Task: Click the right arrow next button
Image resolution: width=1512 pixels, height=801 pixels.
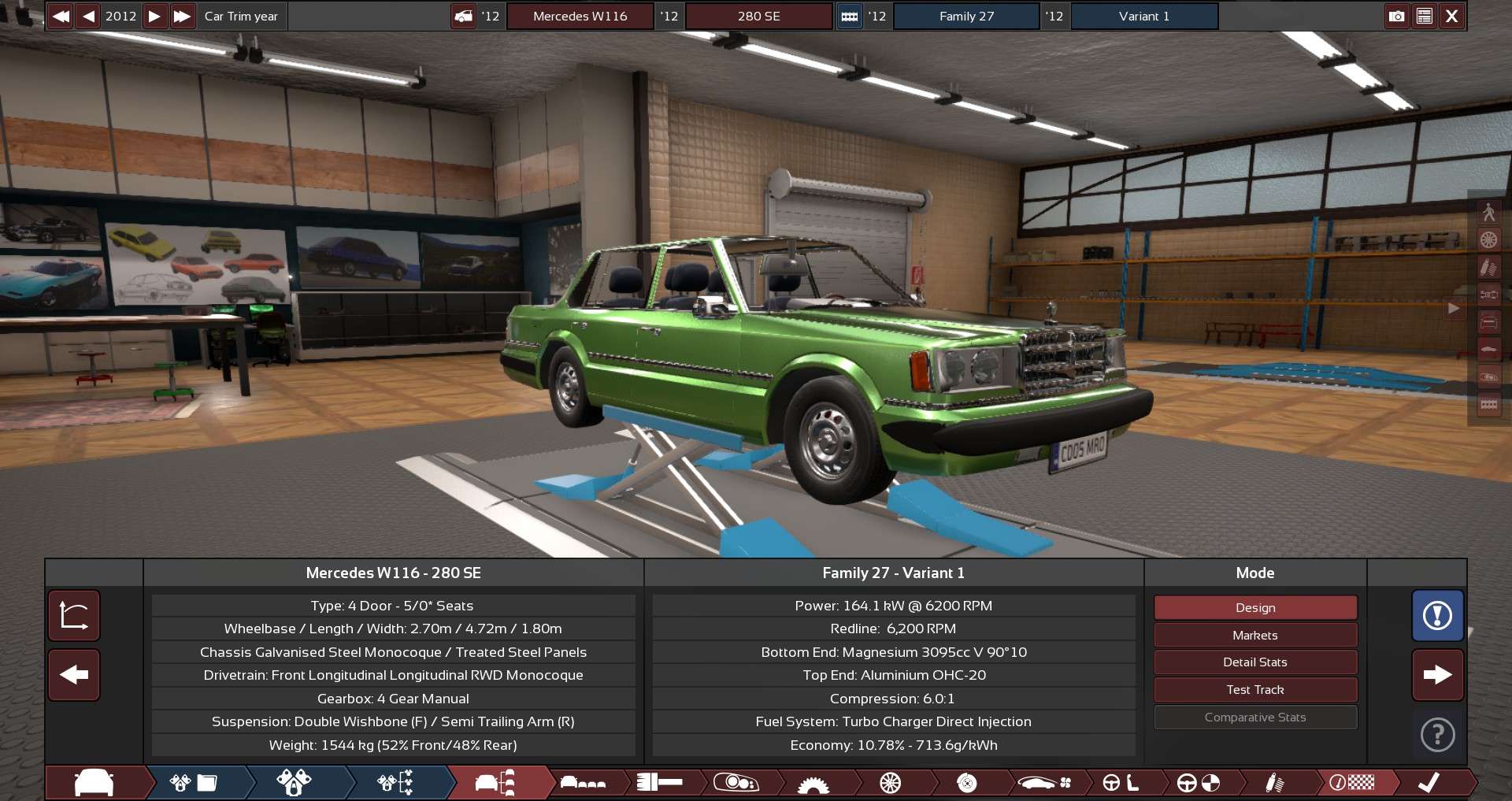Action: point(1437,675)
